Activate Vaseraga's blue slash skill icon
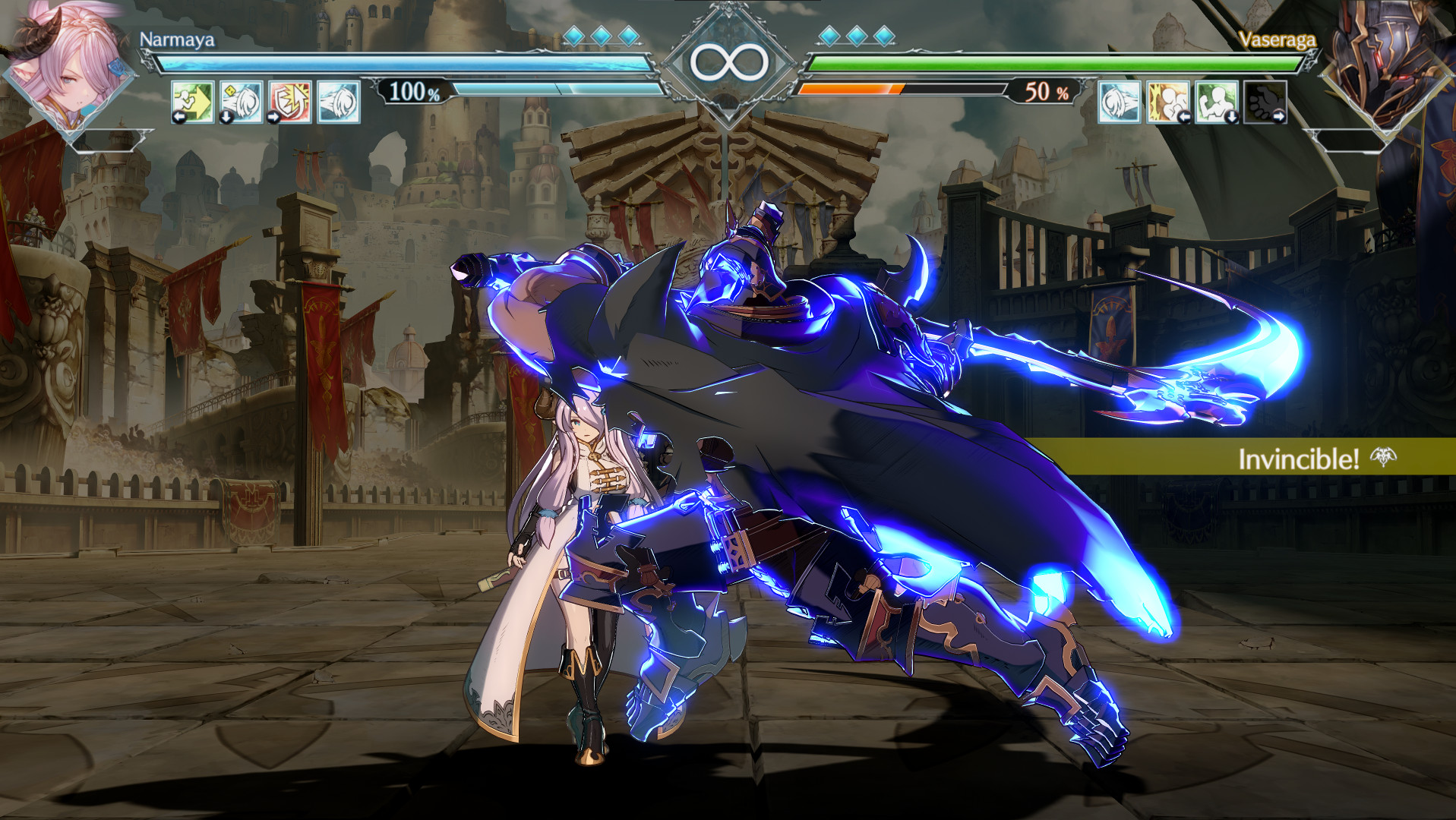The height and width of the screenshot is (820, 1456). (1120, 102)
